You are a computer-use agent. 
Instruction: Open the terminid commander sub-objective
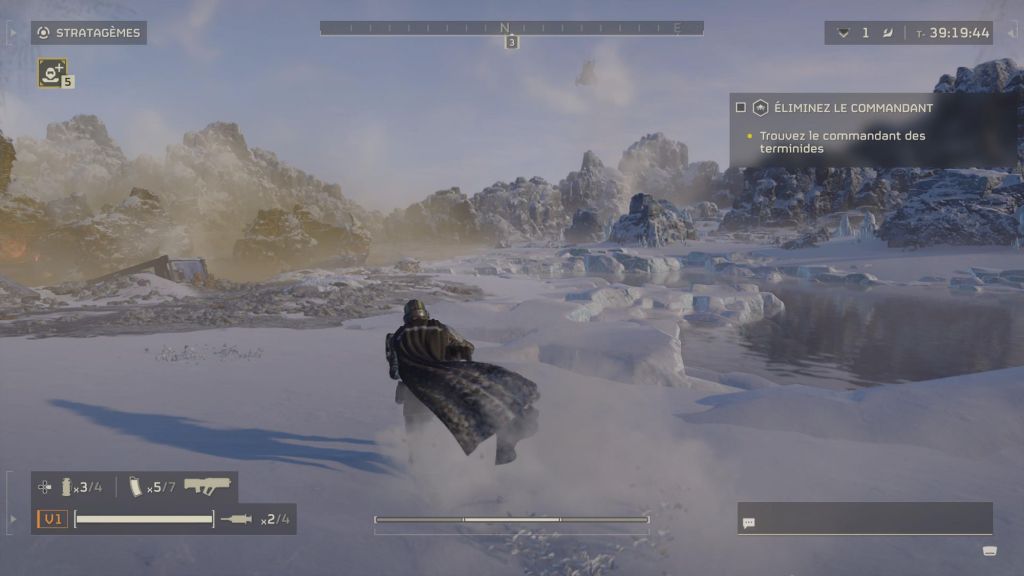842,142
